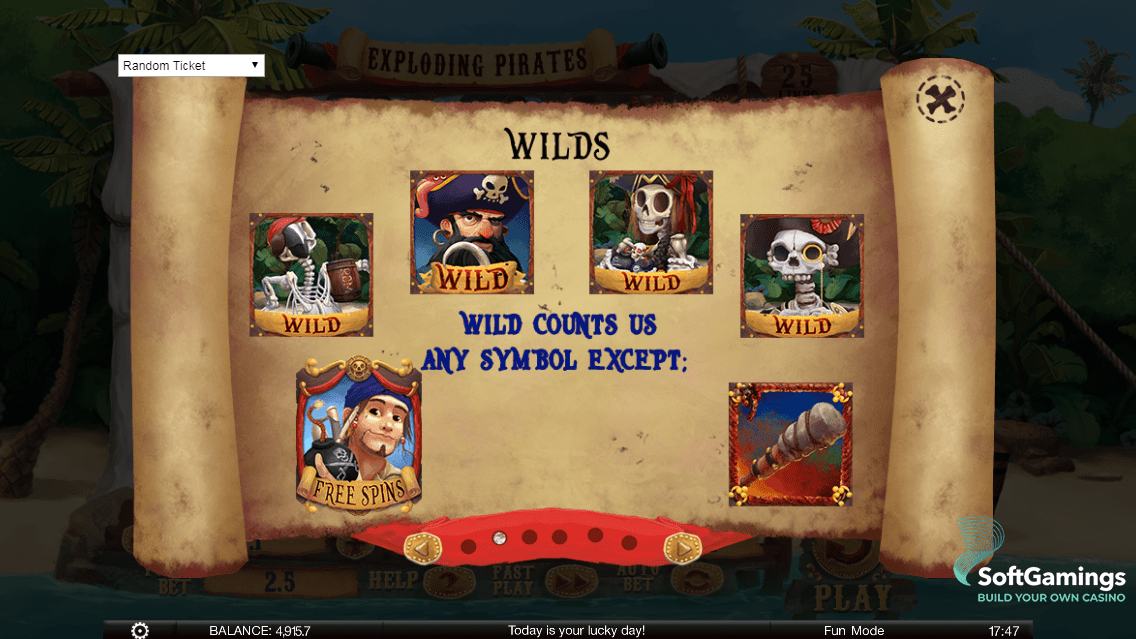Viewport: 1136px width, 639px height.
Task: Advance to the next paytable page
Action: coord(683,548)
